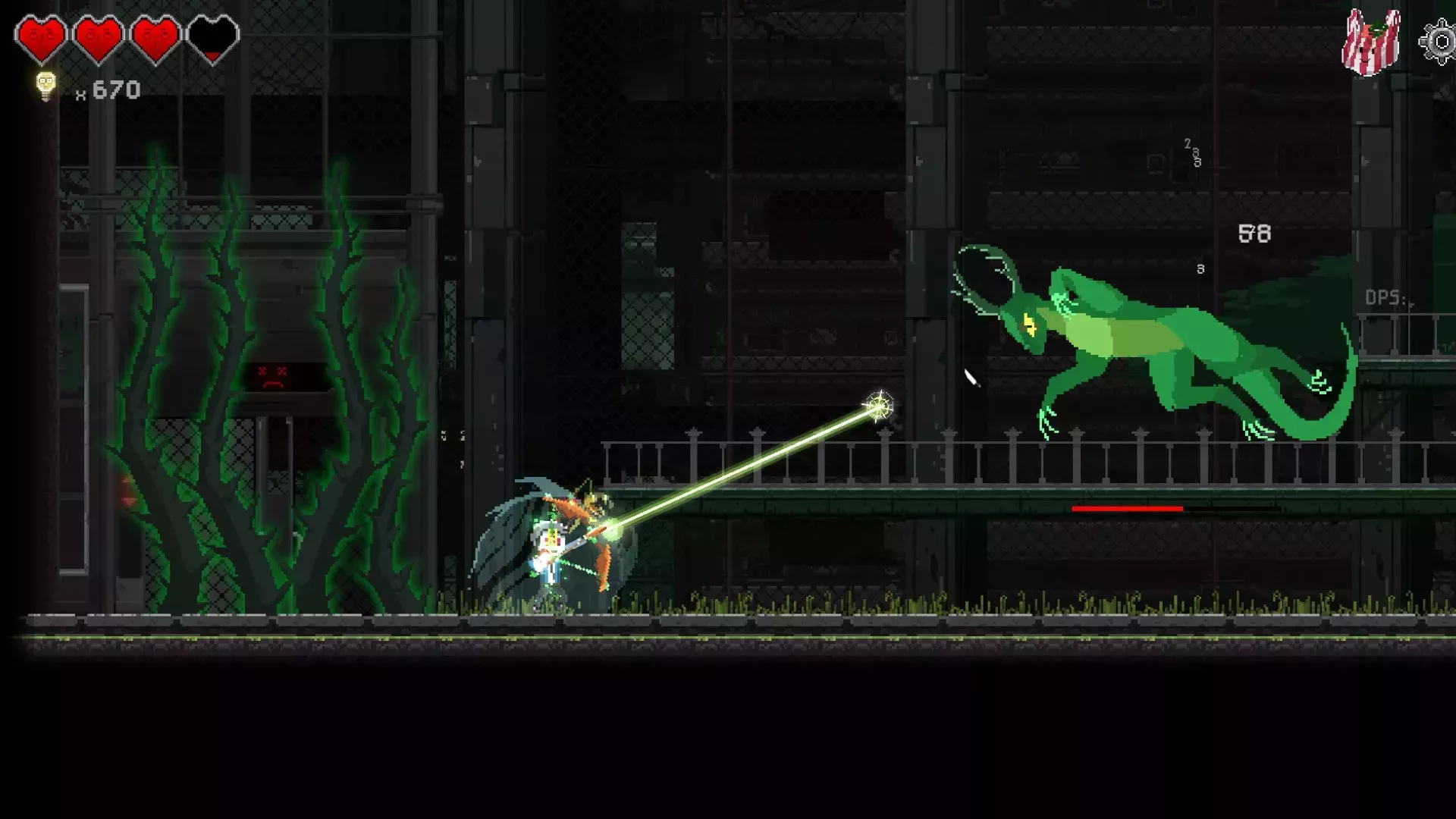1456x819 pixels.
Task: Click the red enemy health bar
Action: pos(1128,509)
